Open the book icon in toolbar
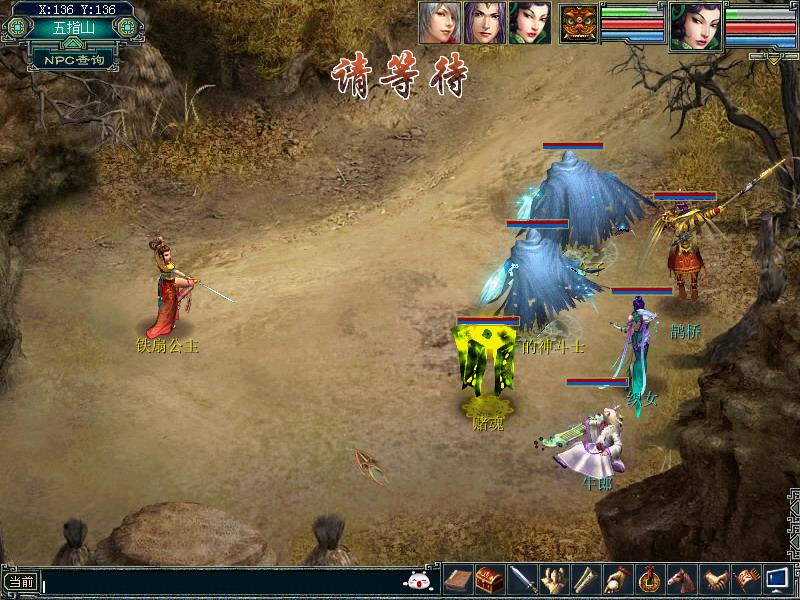Viewport: 800px width, 600px height. point(458,579)
